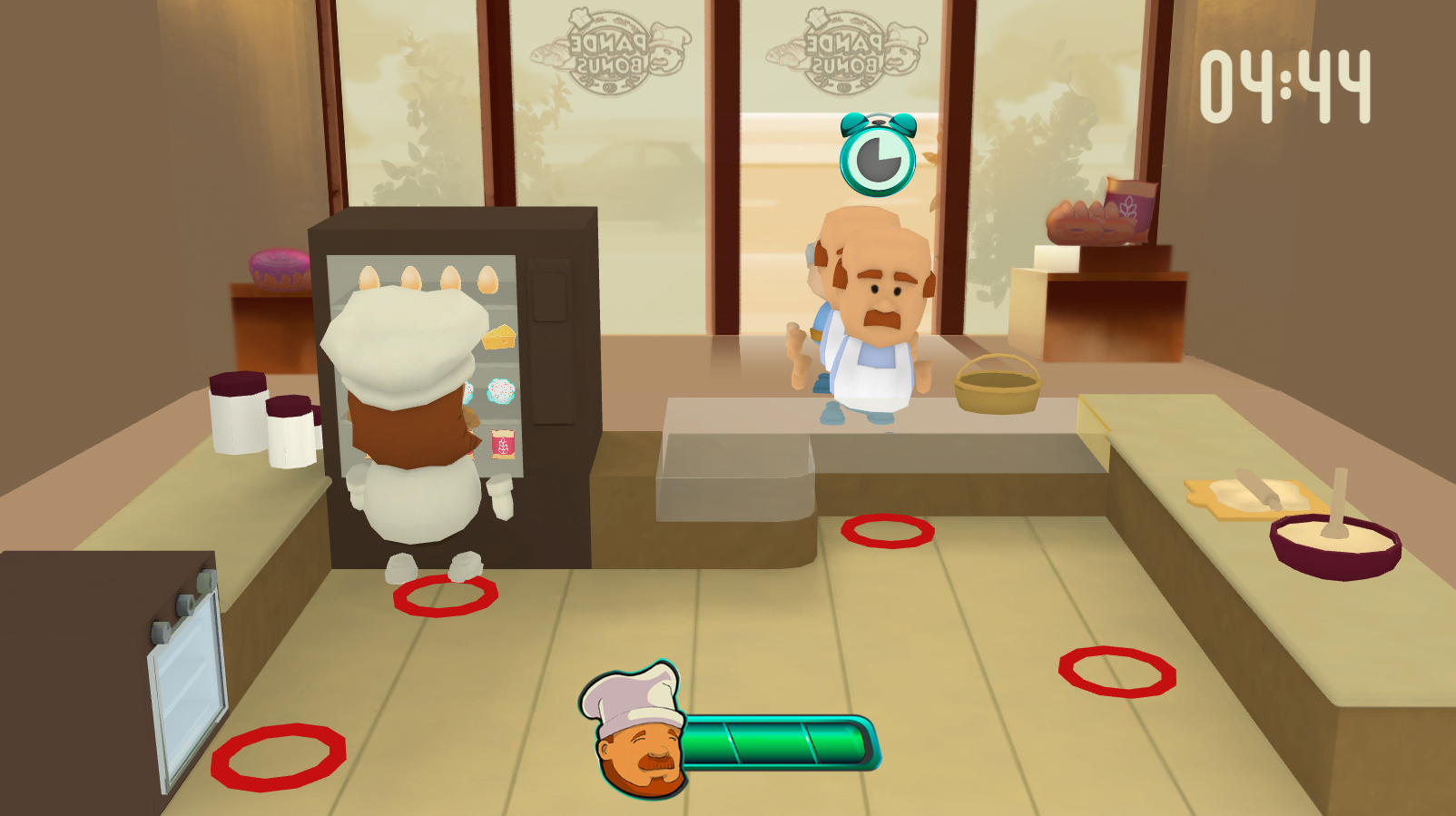The image size is (1456, 816).
Task: Activate the red ring marker near the mixing bowl
Action: 1117,672
